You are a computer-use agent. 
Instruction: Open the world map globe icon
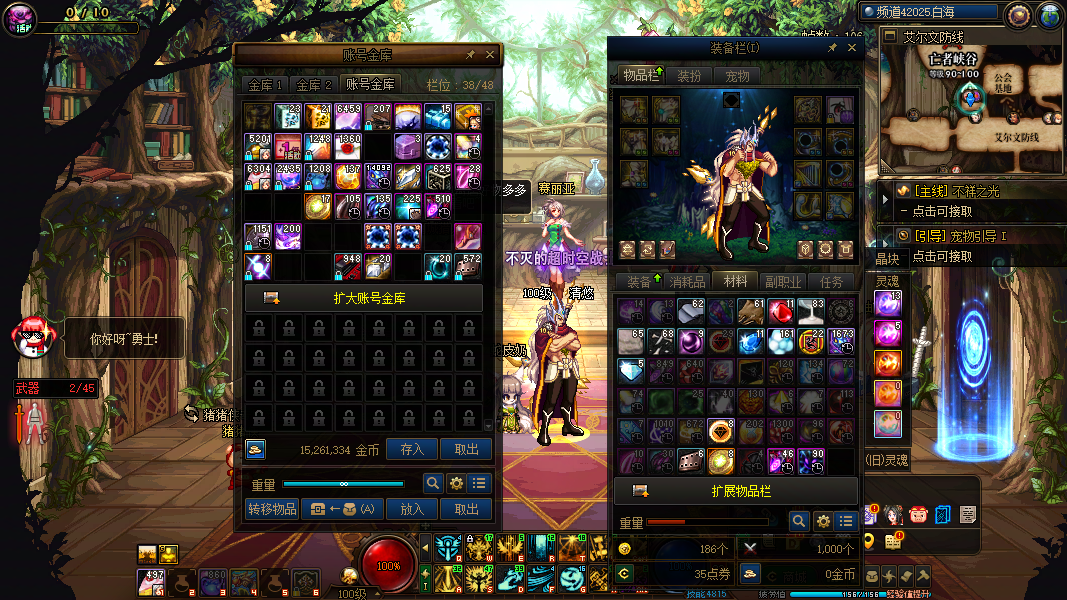[x=1050, y=15]
